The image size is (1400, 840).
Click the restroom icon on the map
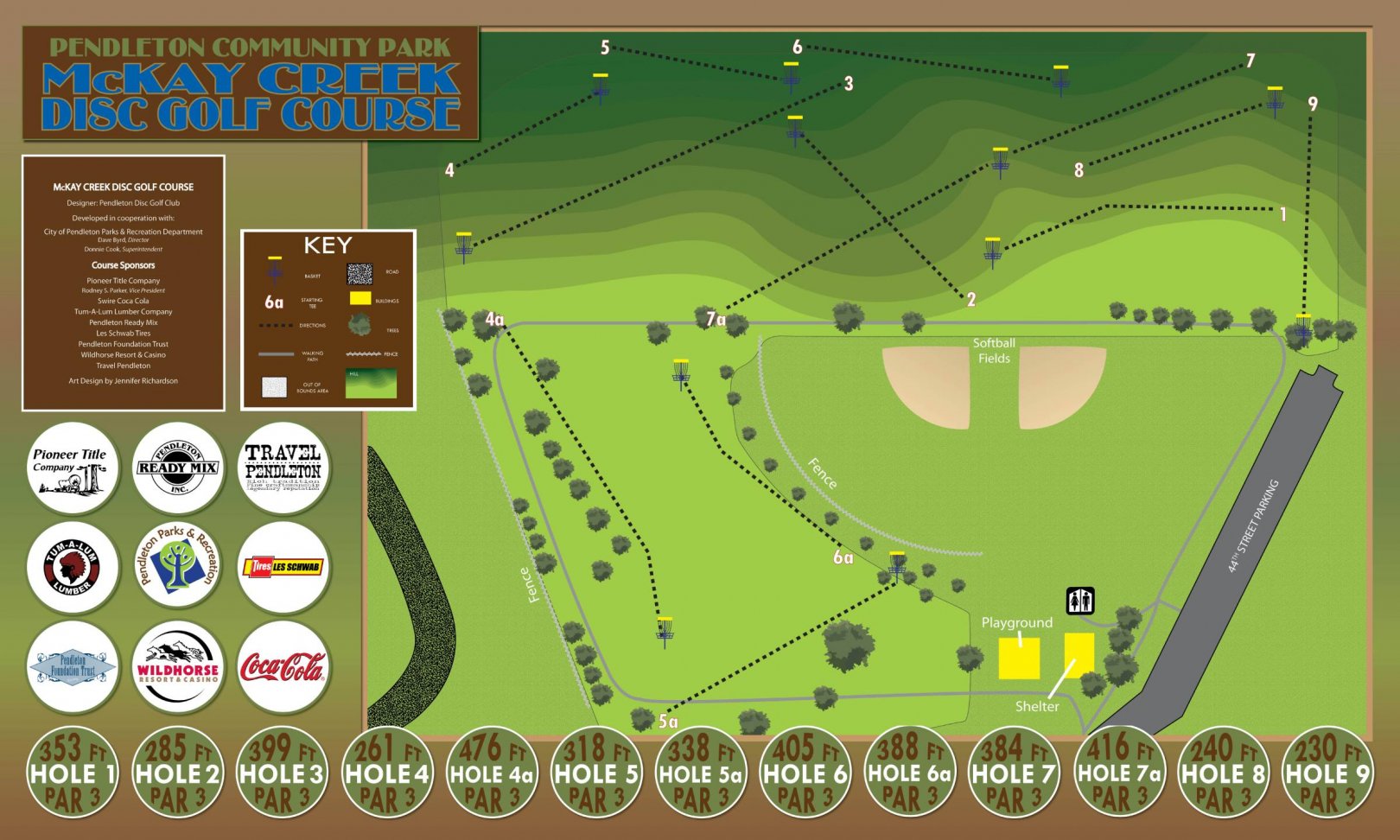pyautogui.click(x=1080, y=600)
